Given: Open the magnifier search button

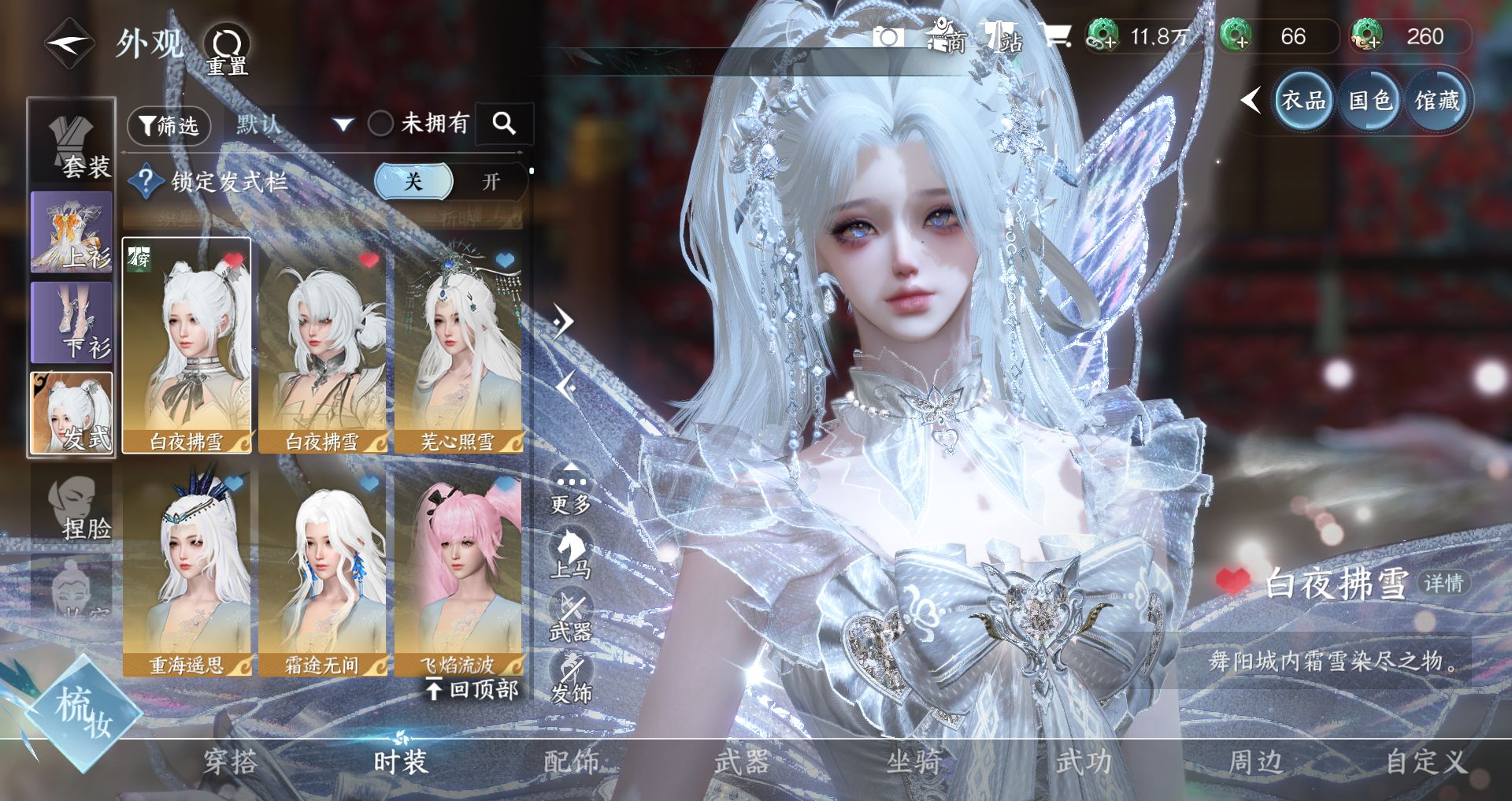Looking at the screenshot, I should (504, 124).
